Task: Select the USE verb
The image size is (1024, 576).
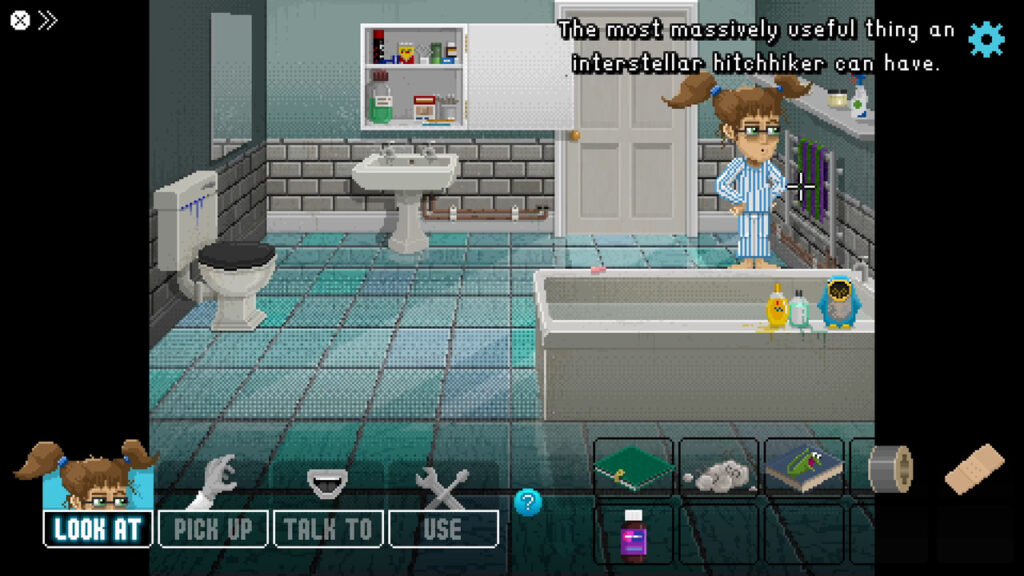Action: tap(443, 528)
